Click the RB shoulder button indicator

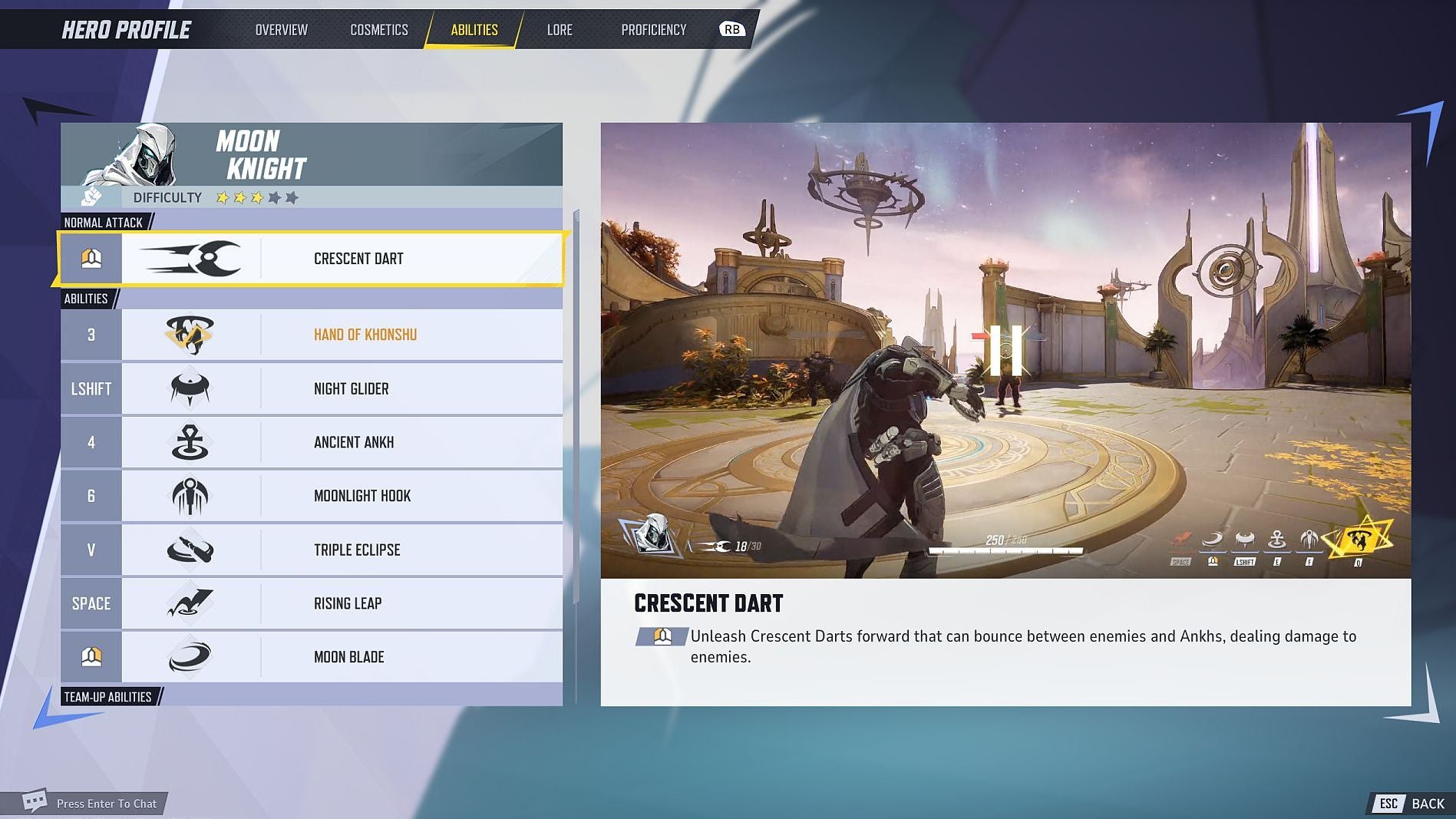coord(731,29)
